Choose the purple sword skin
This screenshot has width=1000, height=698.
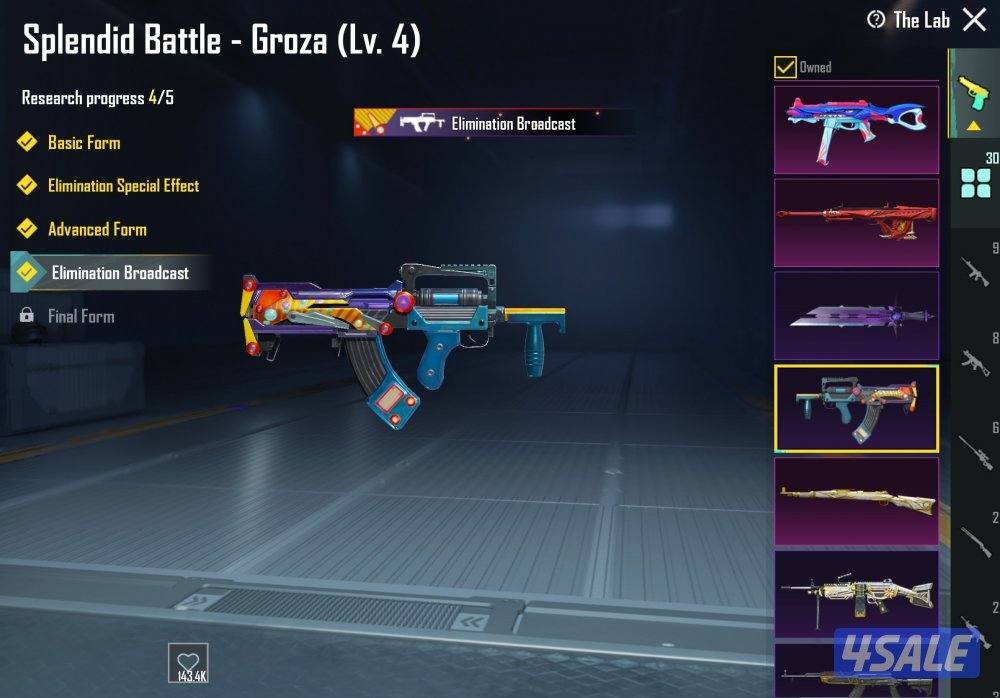[x=856, y=315]
